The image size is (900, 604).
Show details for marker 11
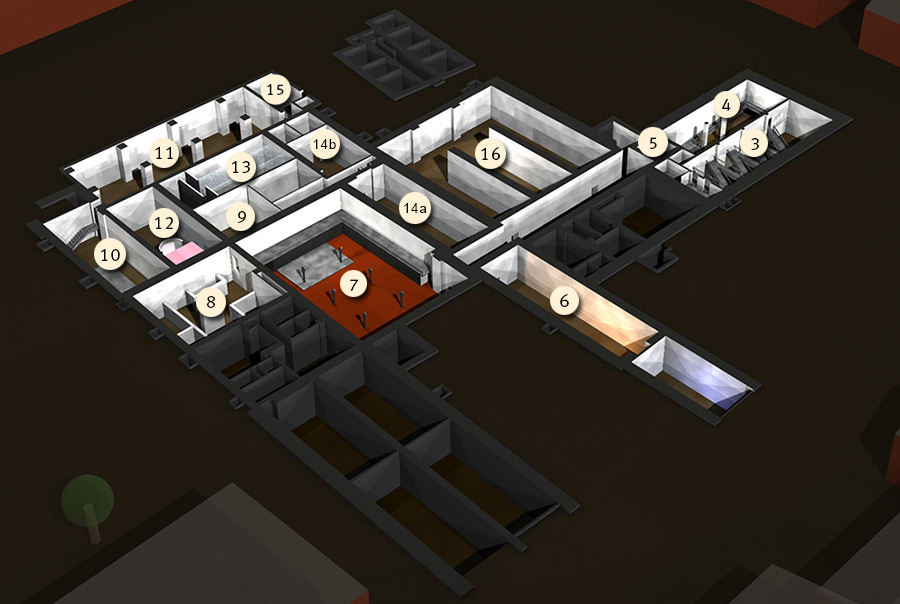164,153
